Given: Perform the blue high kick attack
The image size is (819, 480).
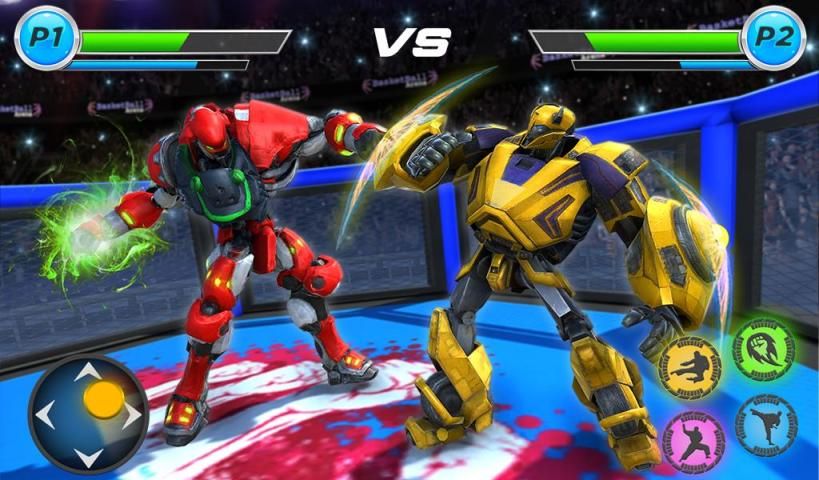Looking at the screenshot, I should pos(766,424).
